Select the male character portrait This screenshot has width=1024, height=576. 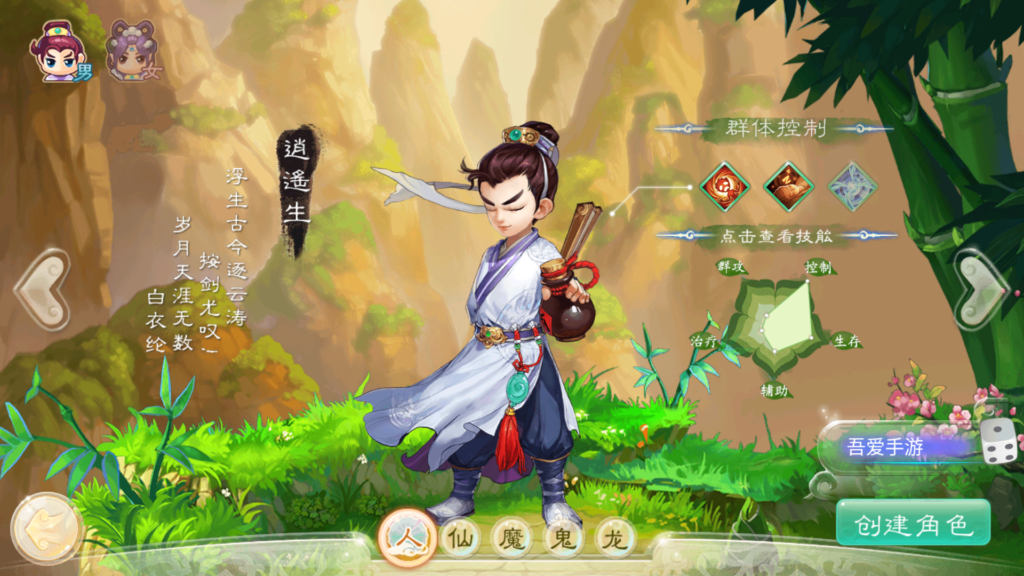pos(58,51)
